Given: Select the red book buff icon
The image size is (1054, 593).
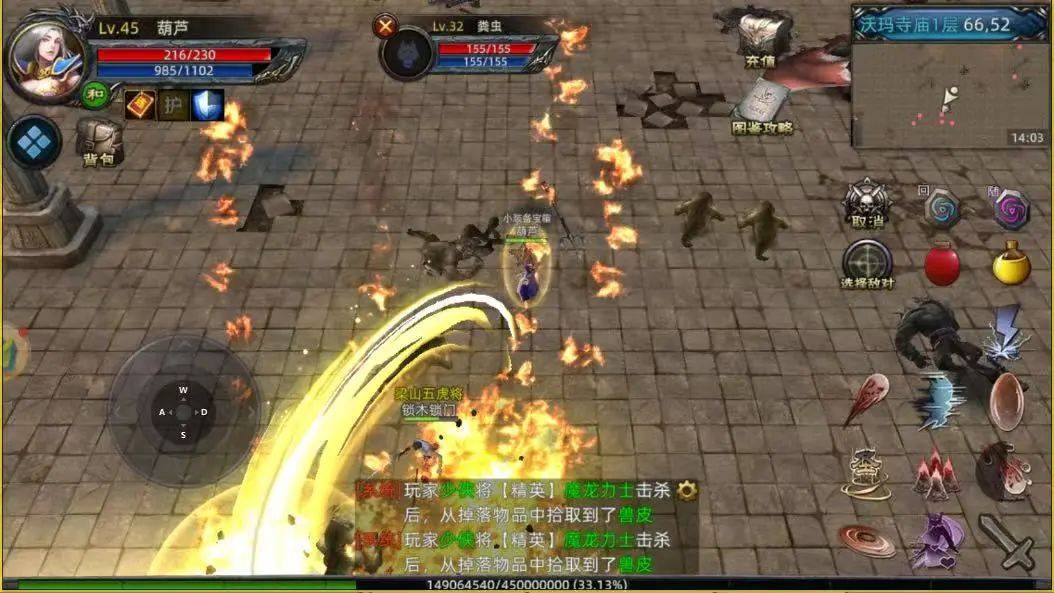Looking at the screenshot, I should tap(139, 104).
